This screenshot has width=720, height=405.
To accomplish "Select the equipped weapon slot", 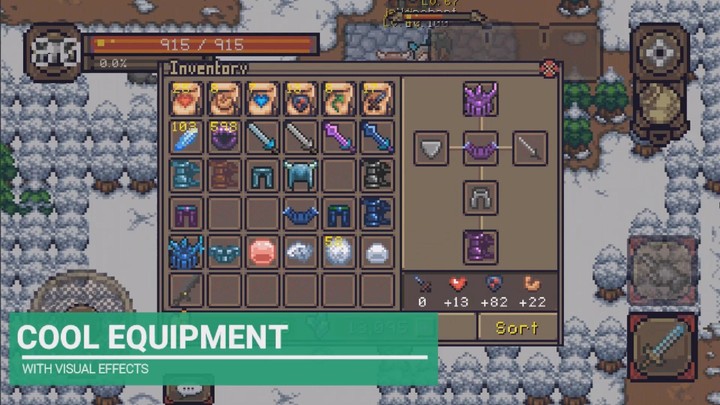I will [530, 148].
